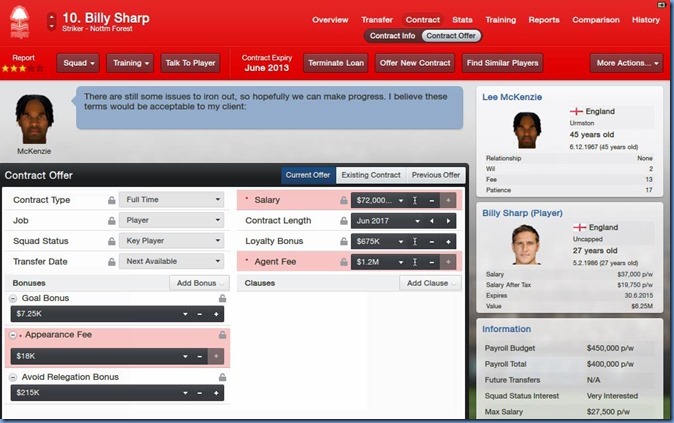Change the Squad Status dropdown
The height and width of the screenshot is (423, 674).
(171, 241)
